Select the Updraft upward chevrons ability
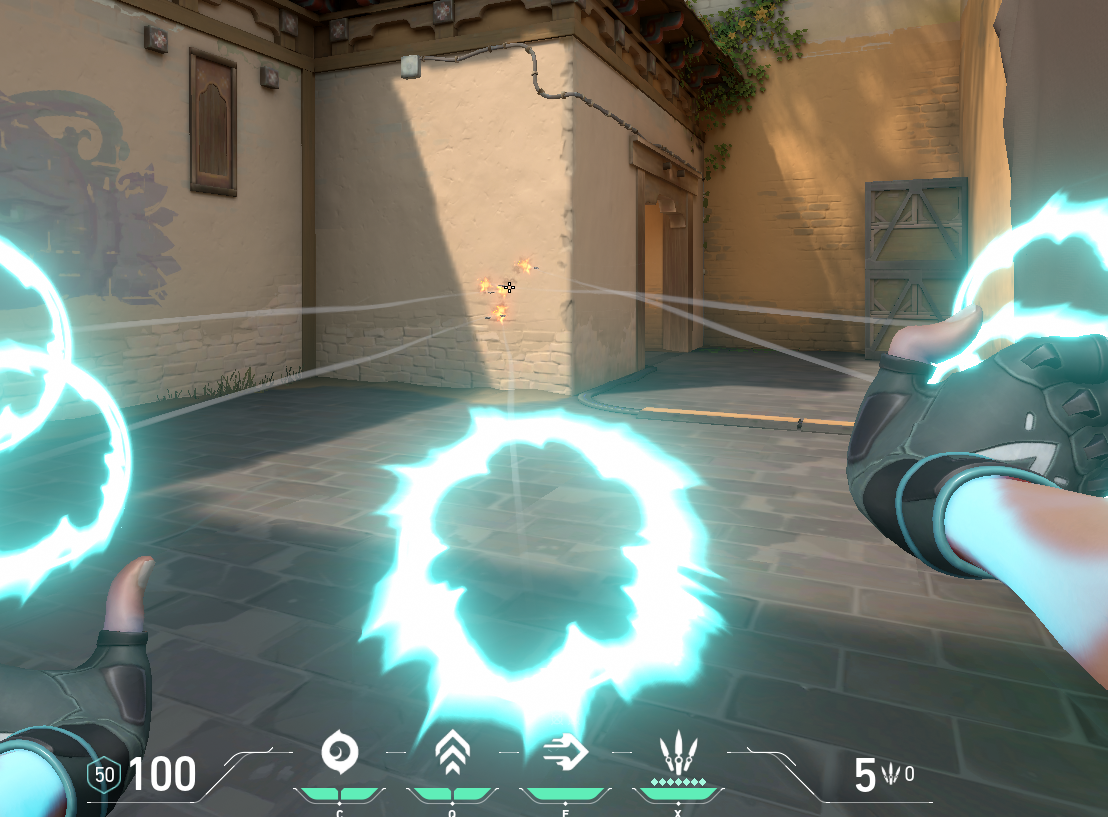 pyautogui.click(x=452, y=753)
